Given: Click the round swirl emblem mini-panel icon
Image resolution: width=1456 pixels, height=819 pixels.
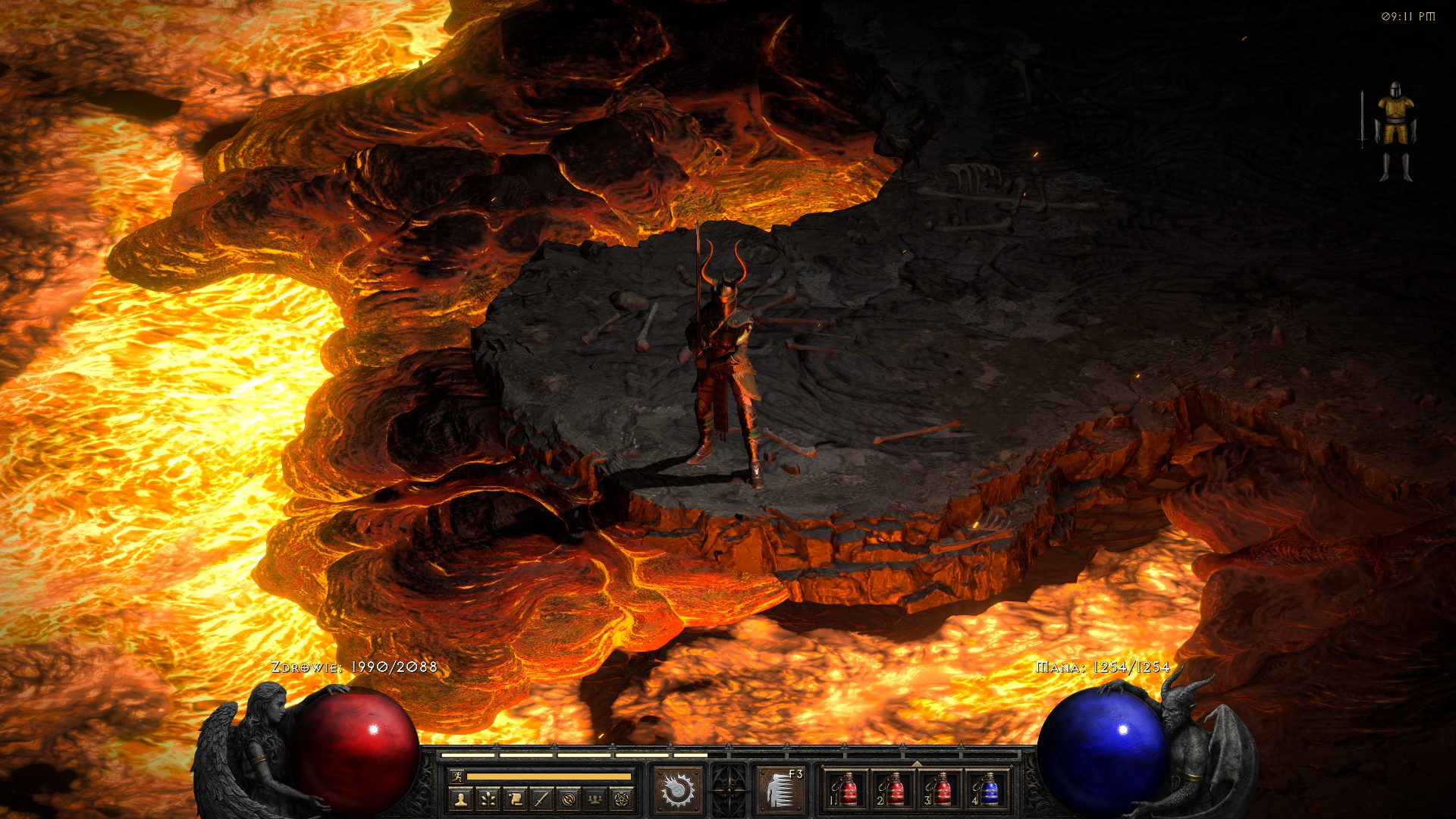Looking at the screenshot, I should point(569,799).
